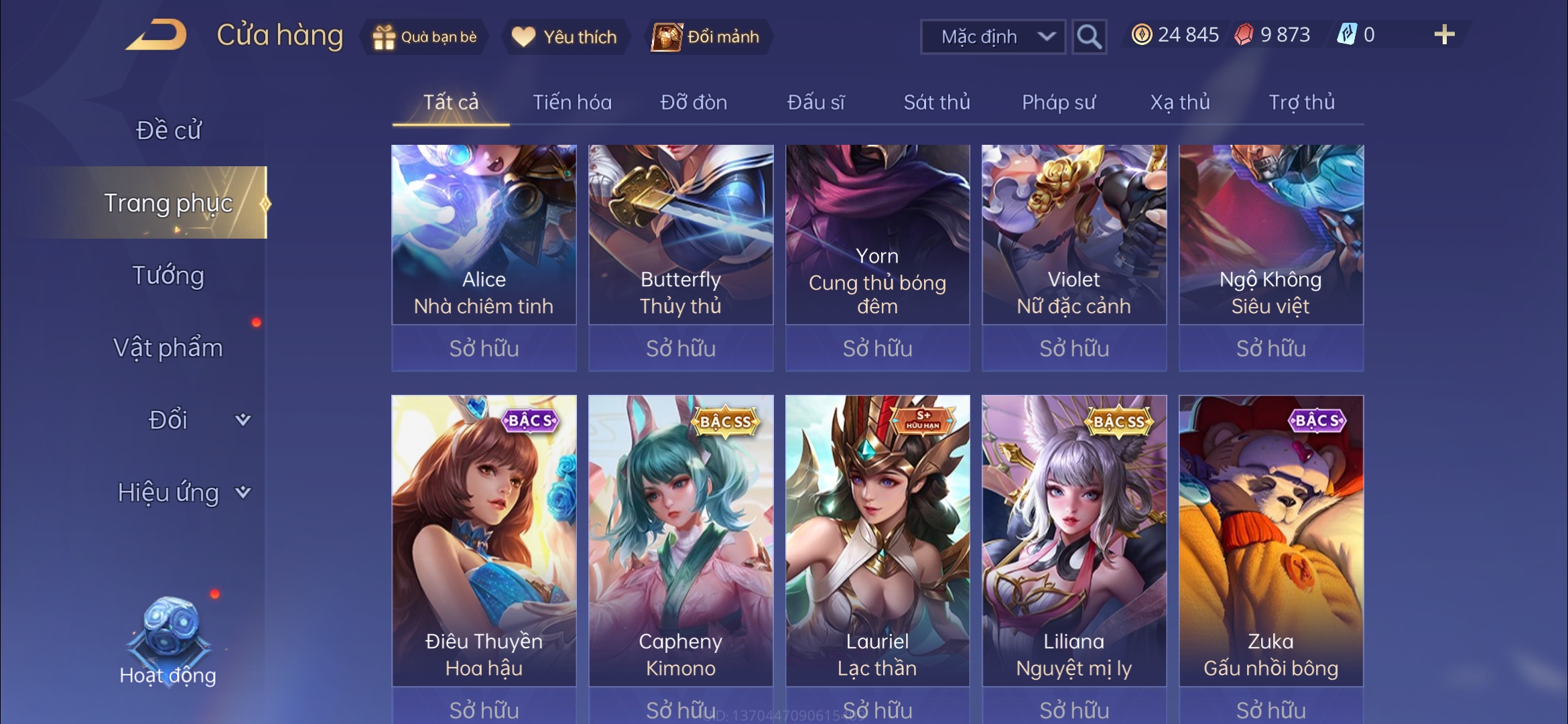View the Alice Nhà chiêm tinh skin
This screenshot has height=724, width=1568.
click(x=484, y=235)
